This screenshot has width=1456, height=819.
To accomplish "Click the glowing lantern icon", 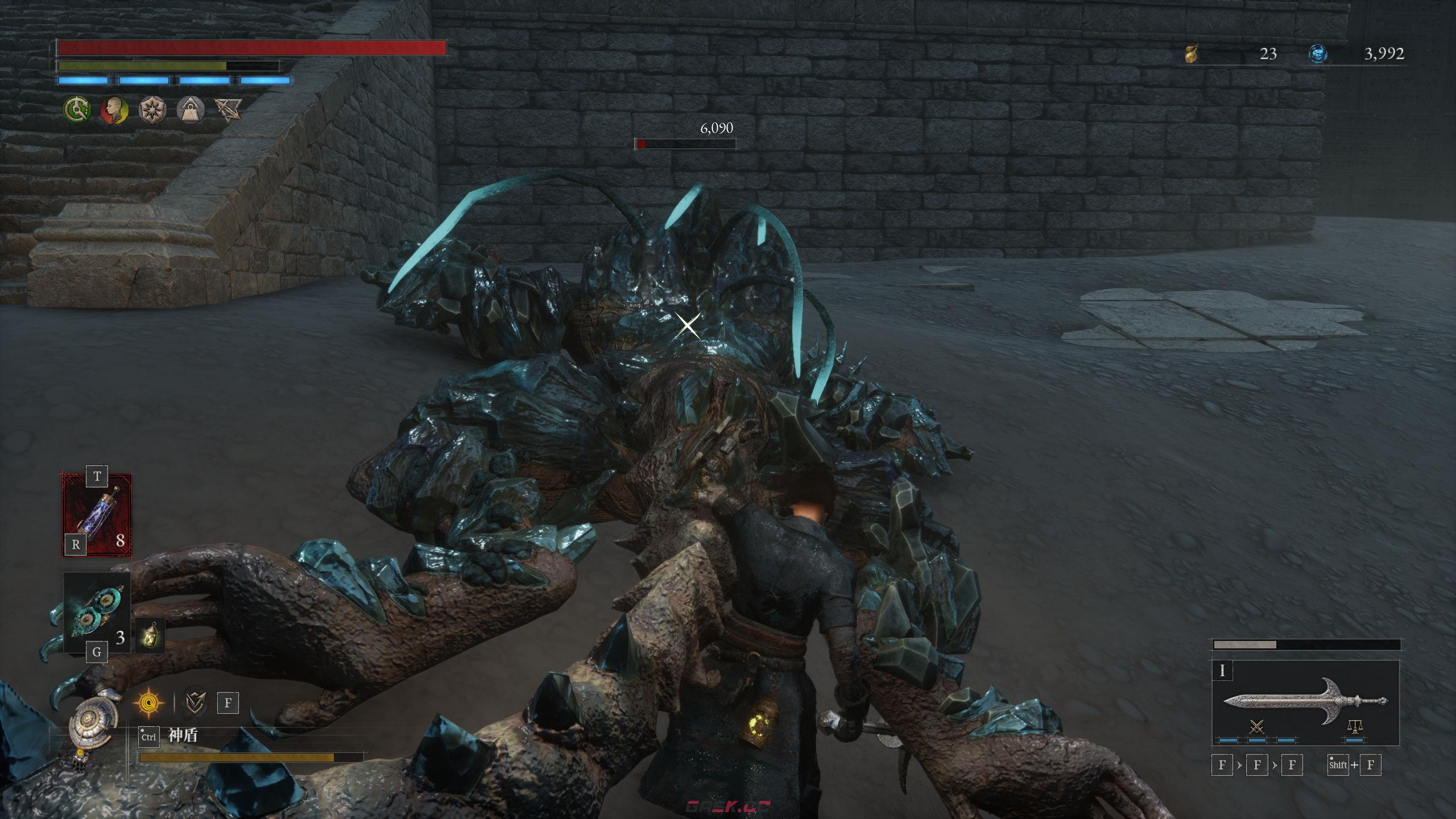I will (150, 635).
